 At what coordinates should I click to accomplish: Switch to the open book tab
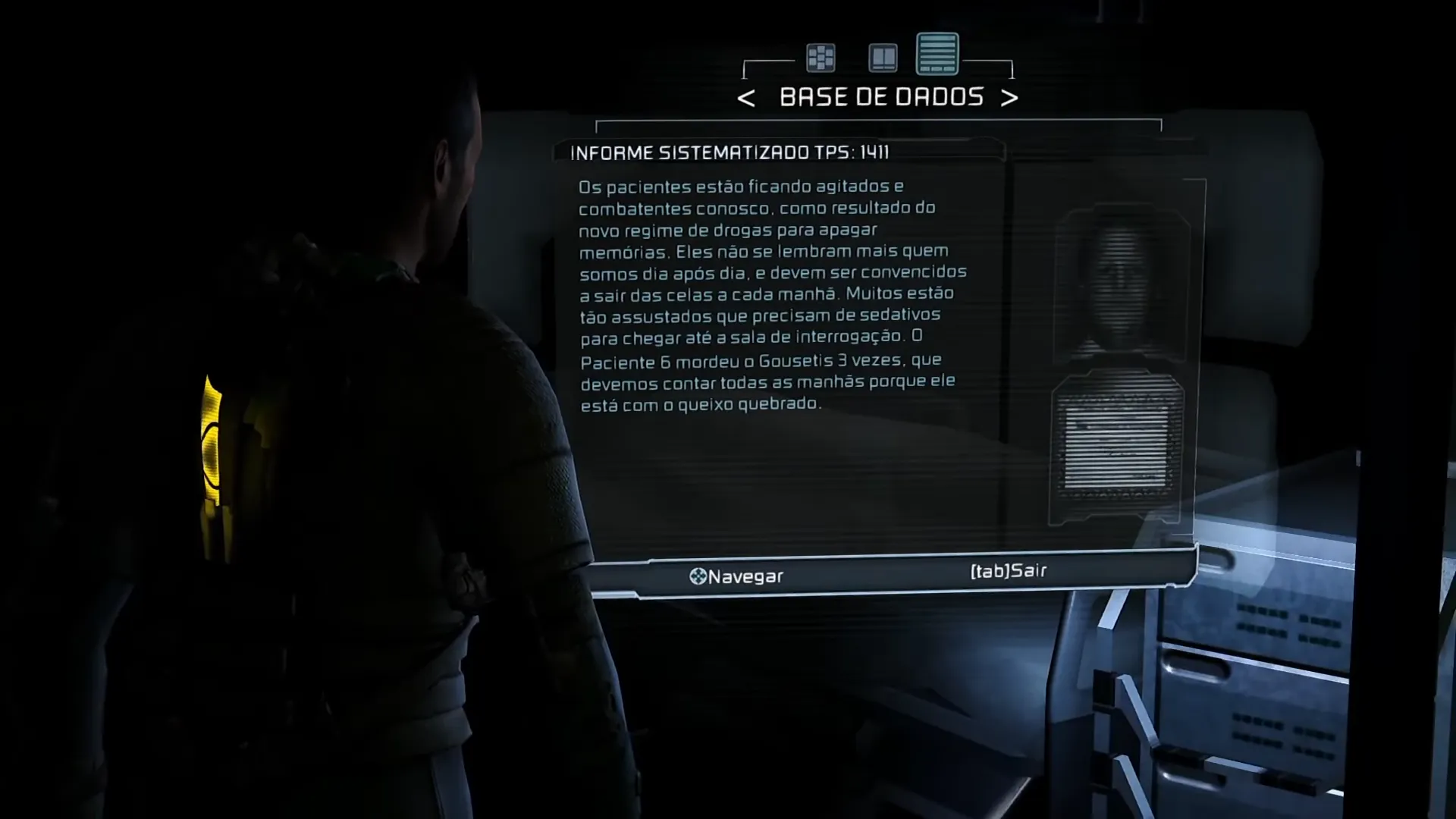883,58
